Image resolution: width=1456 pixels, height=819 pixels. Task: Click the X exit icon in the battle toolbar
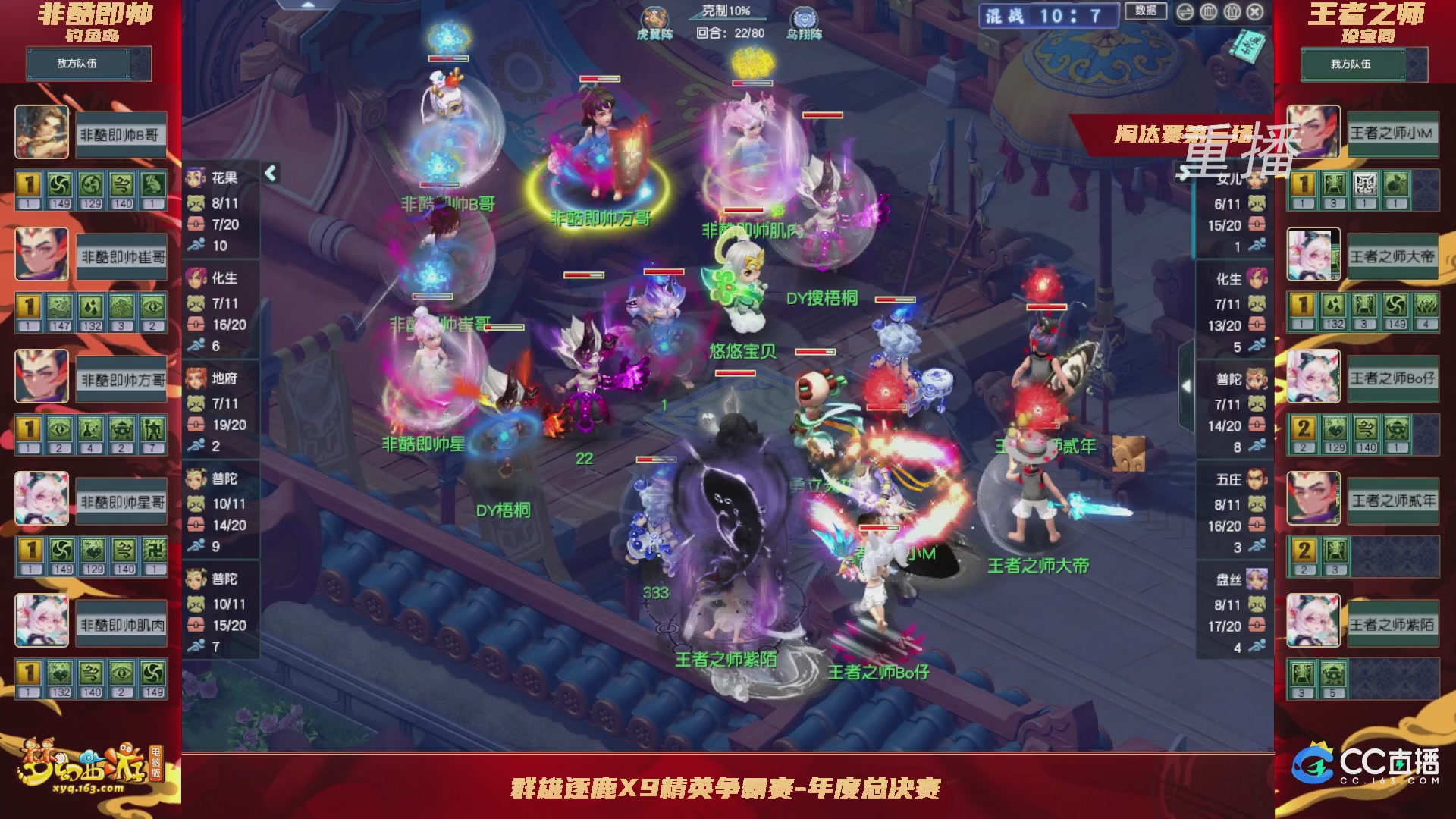(x=1257, y=12)
